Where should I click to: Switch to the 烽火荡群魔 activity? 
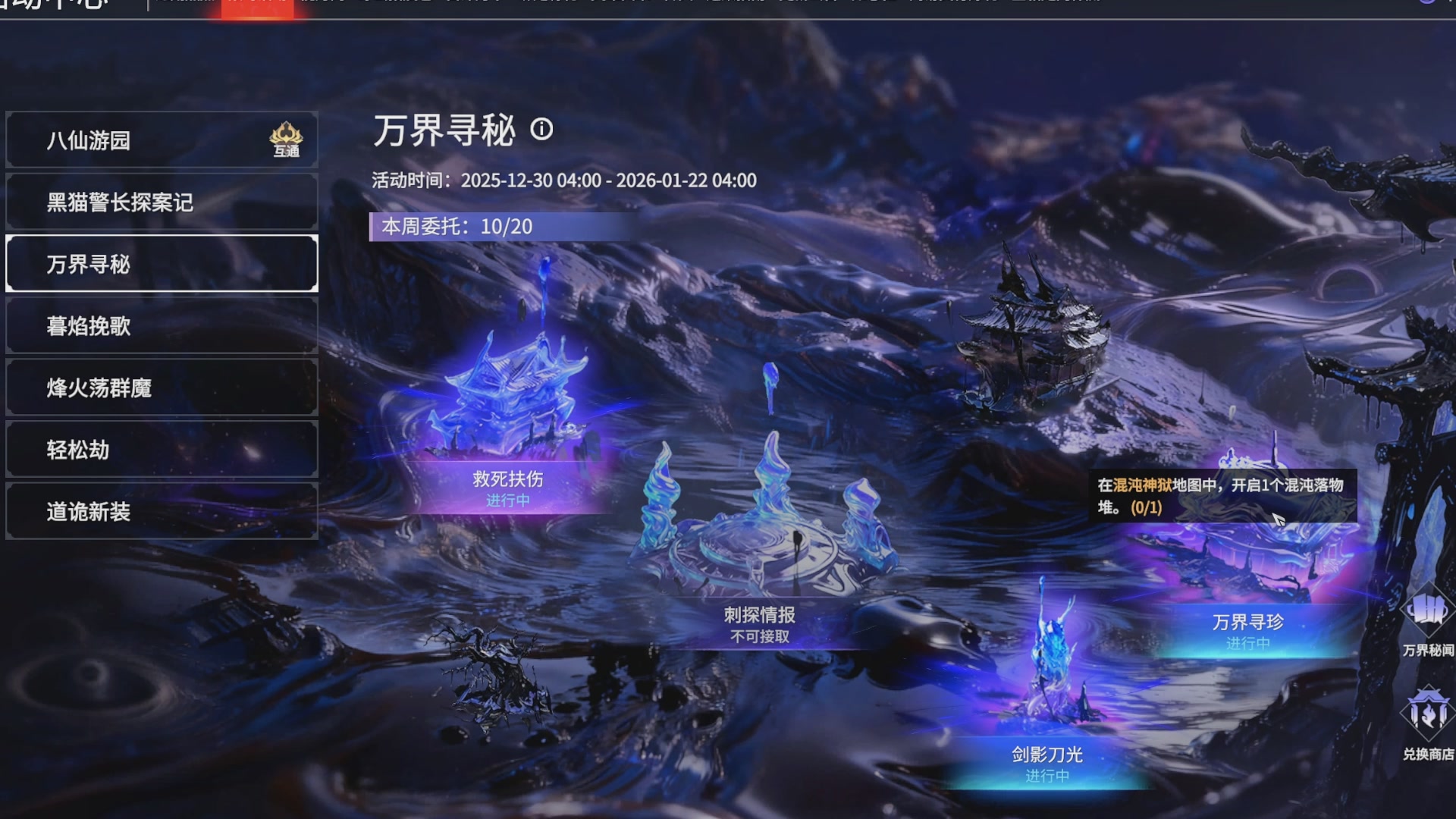click(x=162, y=388)
